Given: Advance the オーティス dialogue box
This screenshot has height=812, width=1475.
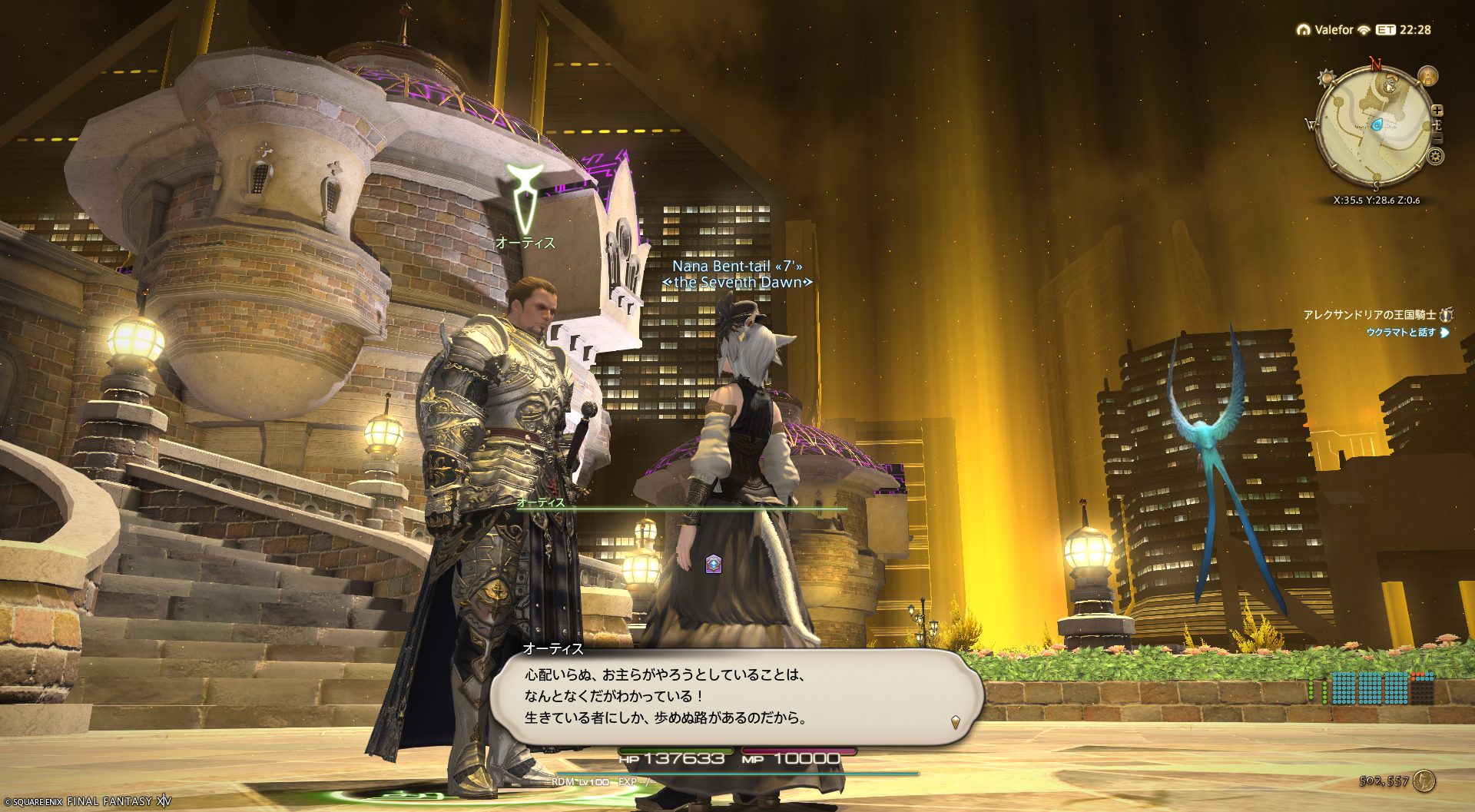Looking at the screenshot, I should (736, 696).
